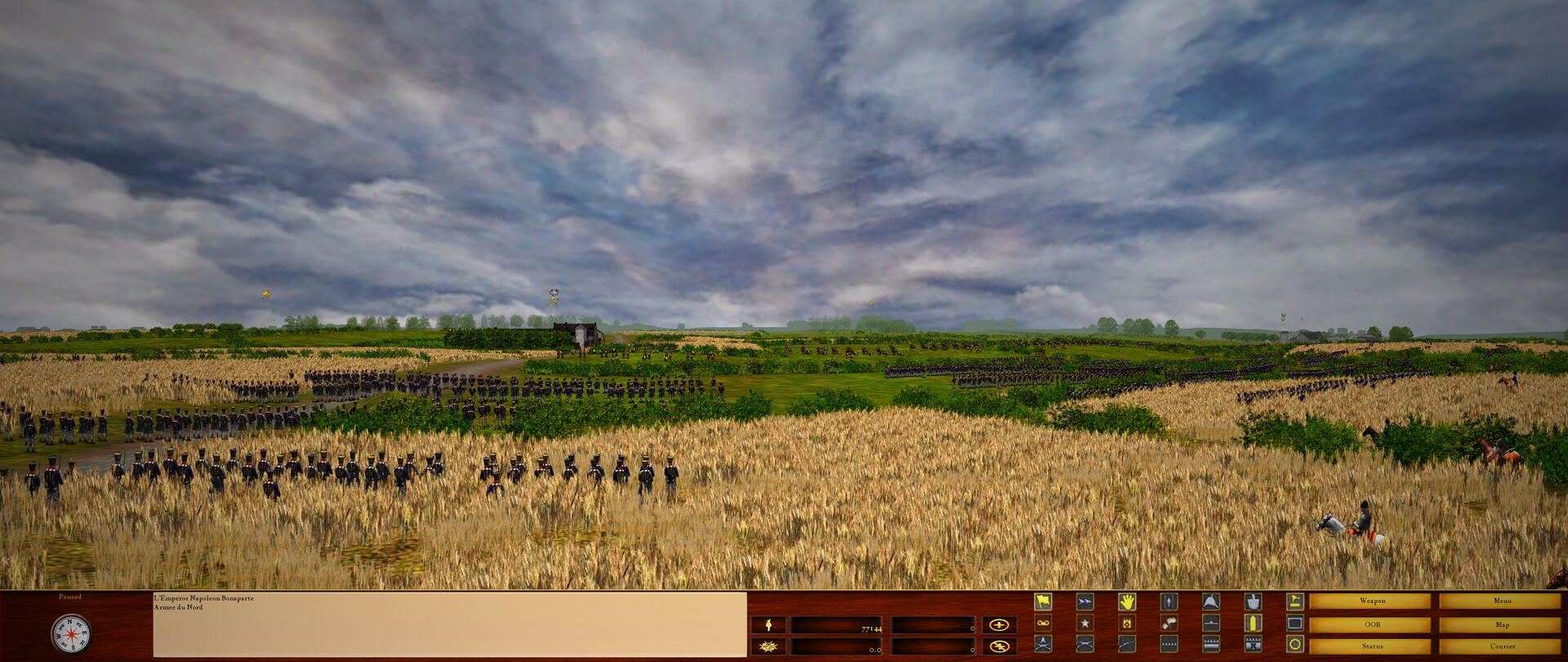The width and height of the screenshot is (1568, 662).
Task: Open the Weapon panel
Action: click(1374, 600)
